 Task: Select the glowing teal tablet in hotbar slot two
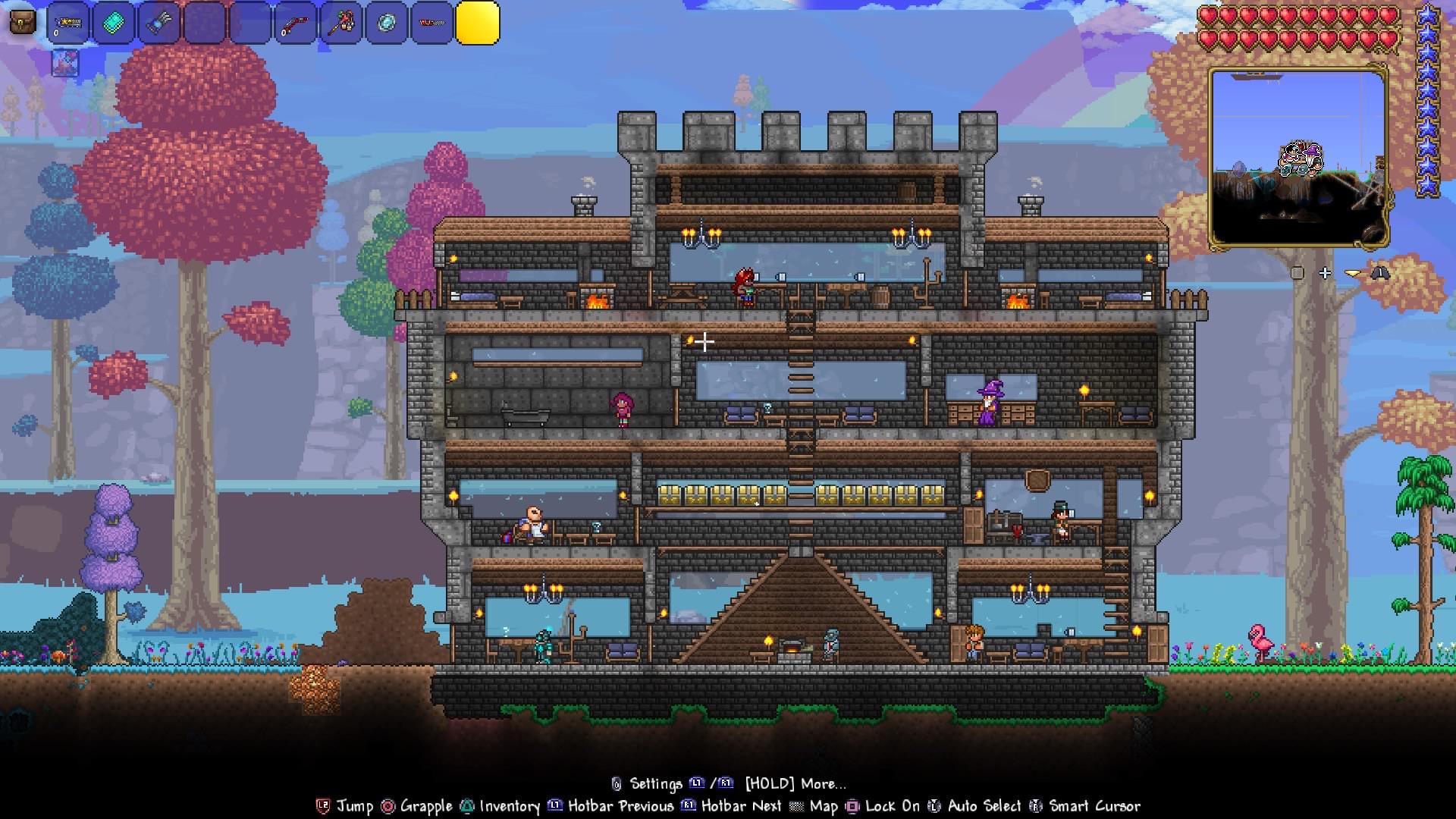tap(112, 21)
